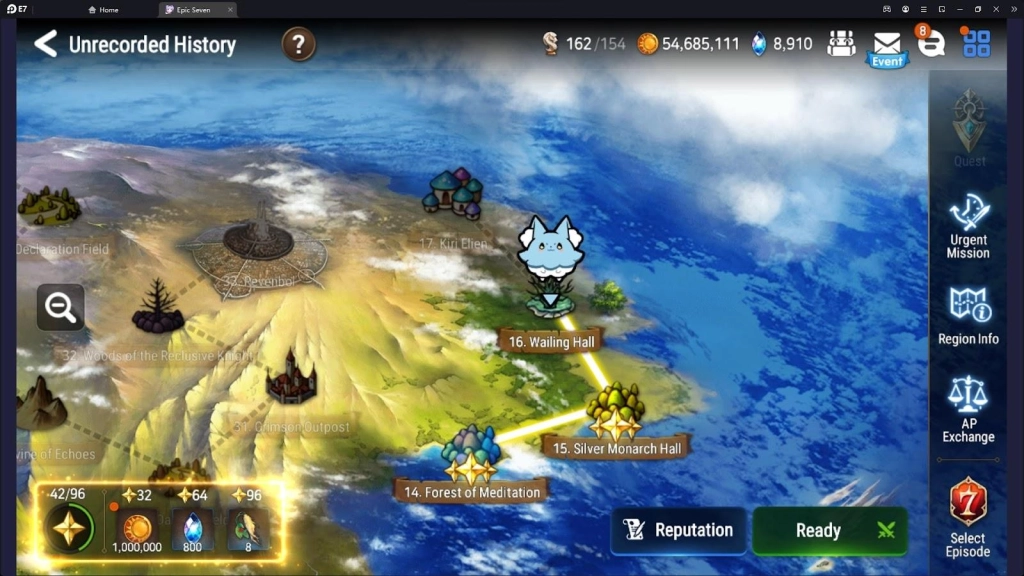Open the Event mailbox
This screenshot has height=576, width=1024.
pos(886,46)
